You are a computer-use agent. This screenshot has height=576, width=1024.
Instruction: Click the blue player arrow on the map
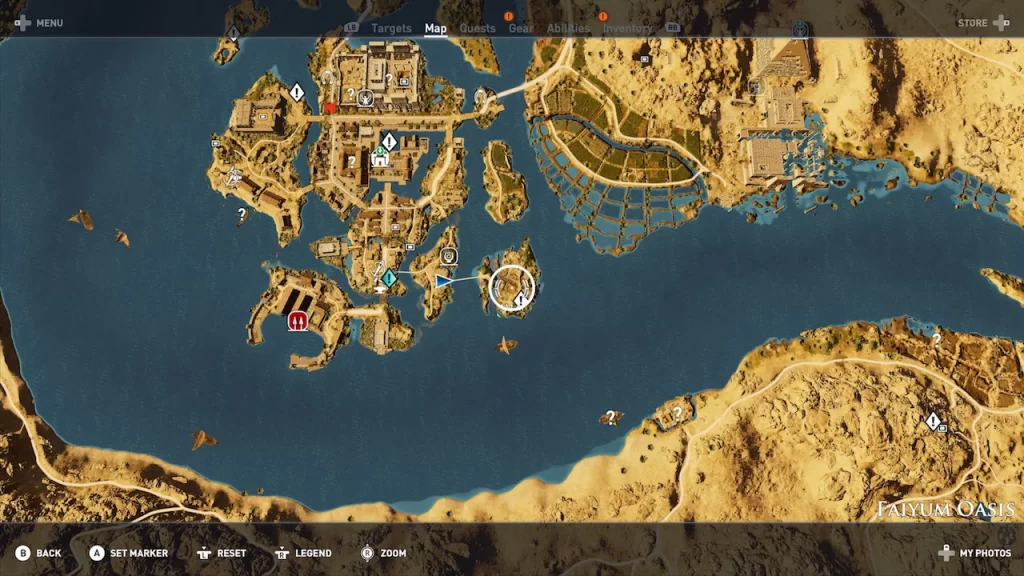[x=442, y=282]
